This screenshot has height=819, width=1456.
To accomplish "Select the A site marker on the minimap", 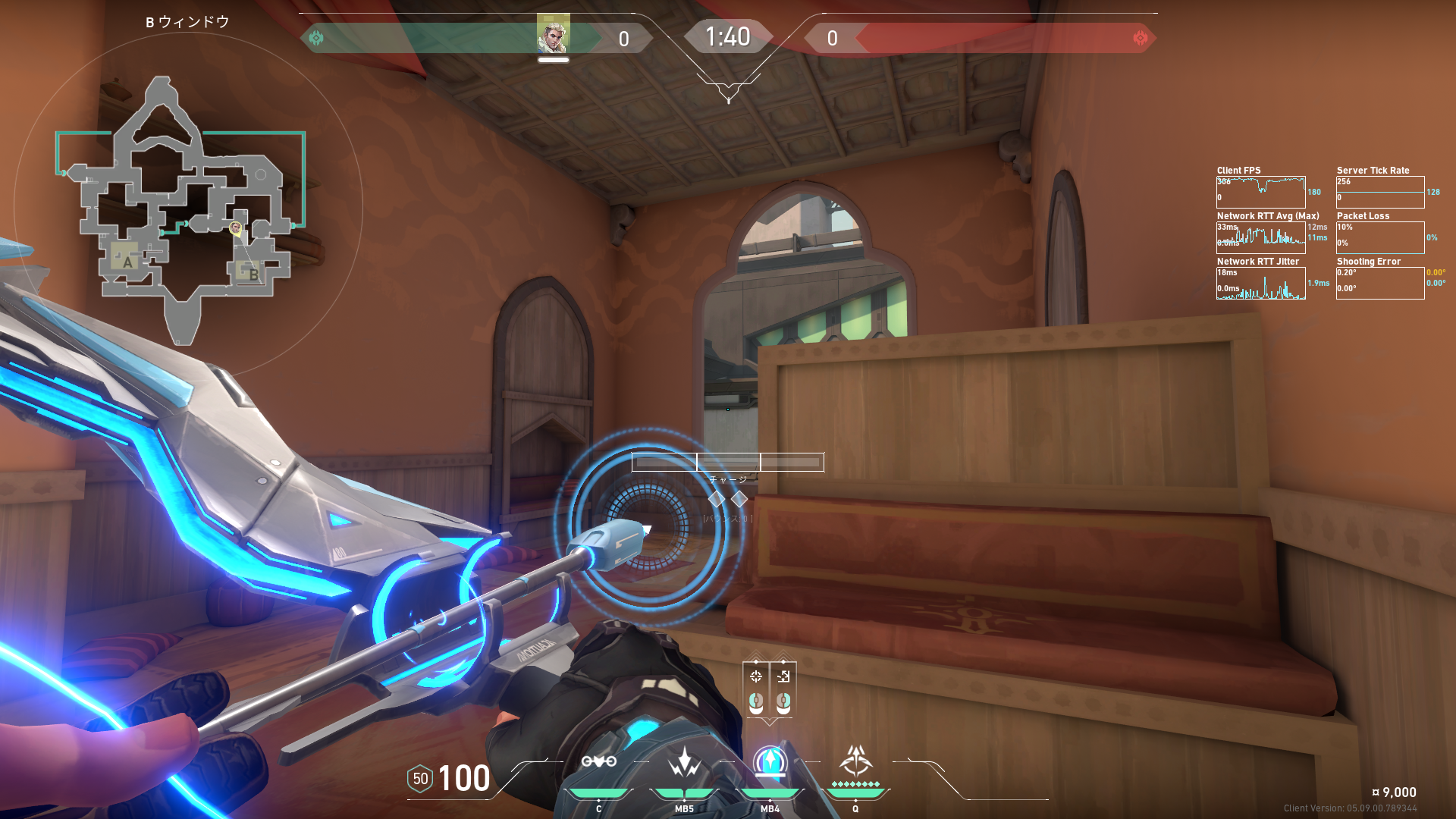I will pos(127,262).
